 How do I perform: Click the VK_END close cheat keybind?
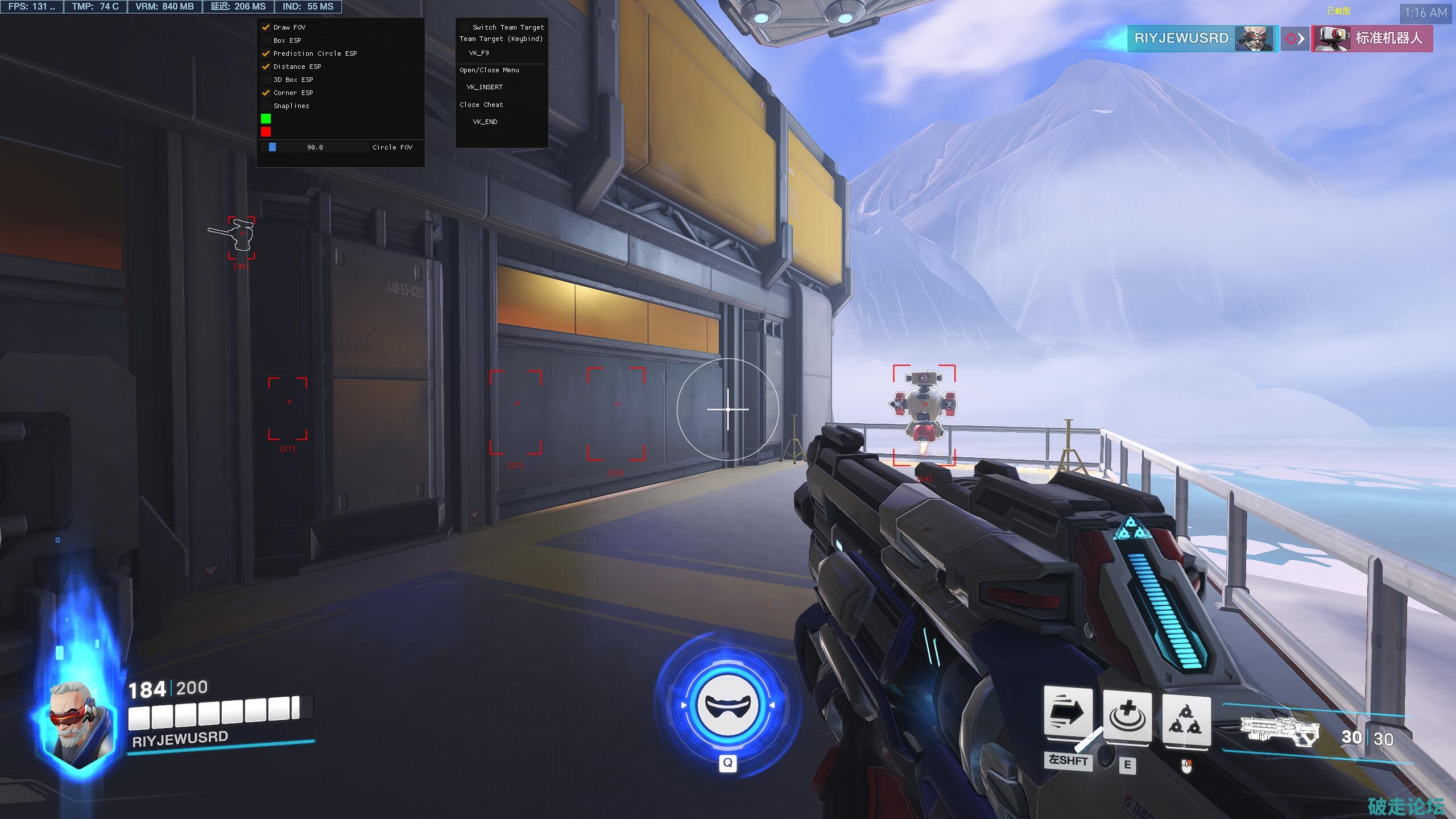tap(485, 122)
